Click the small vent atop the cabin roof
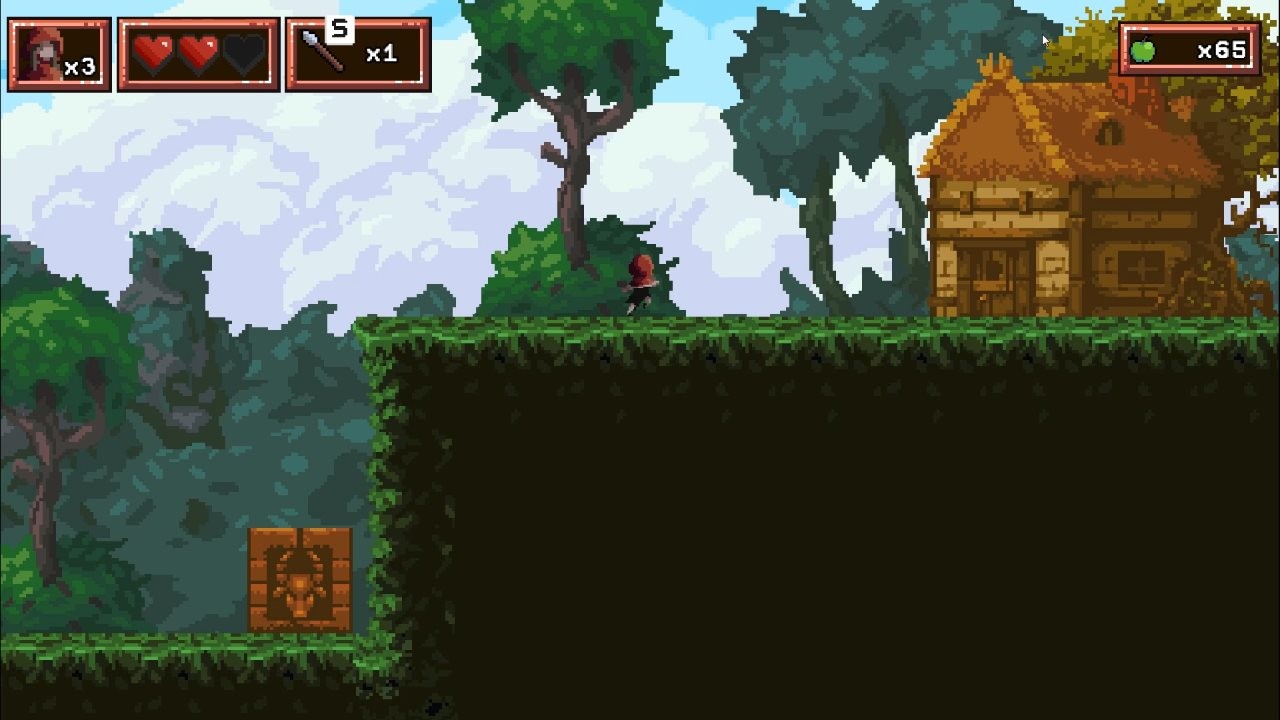Image resolution: width=1280 pixels, height=720 pixels. pyautogui.click(x=1108, y=130)
